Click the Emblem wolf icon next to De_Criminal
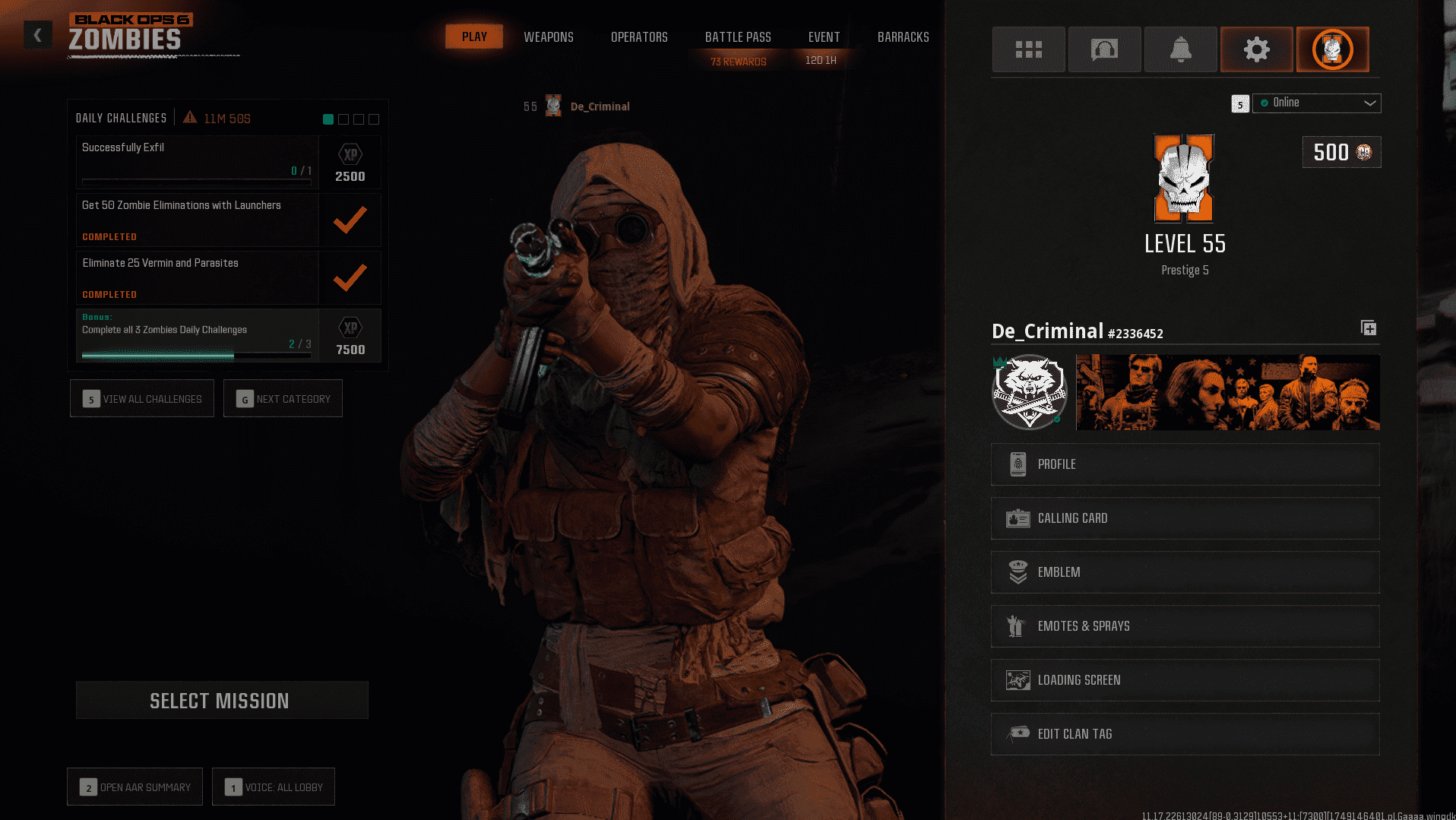 coord(1029,392)
